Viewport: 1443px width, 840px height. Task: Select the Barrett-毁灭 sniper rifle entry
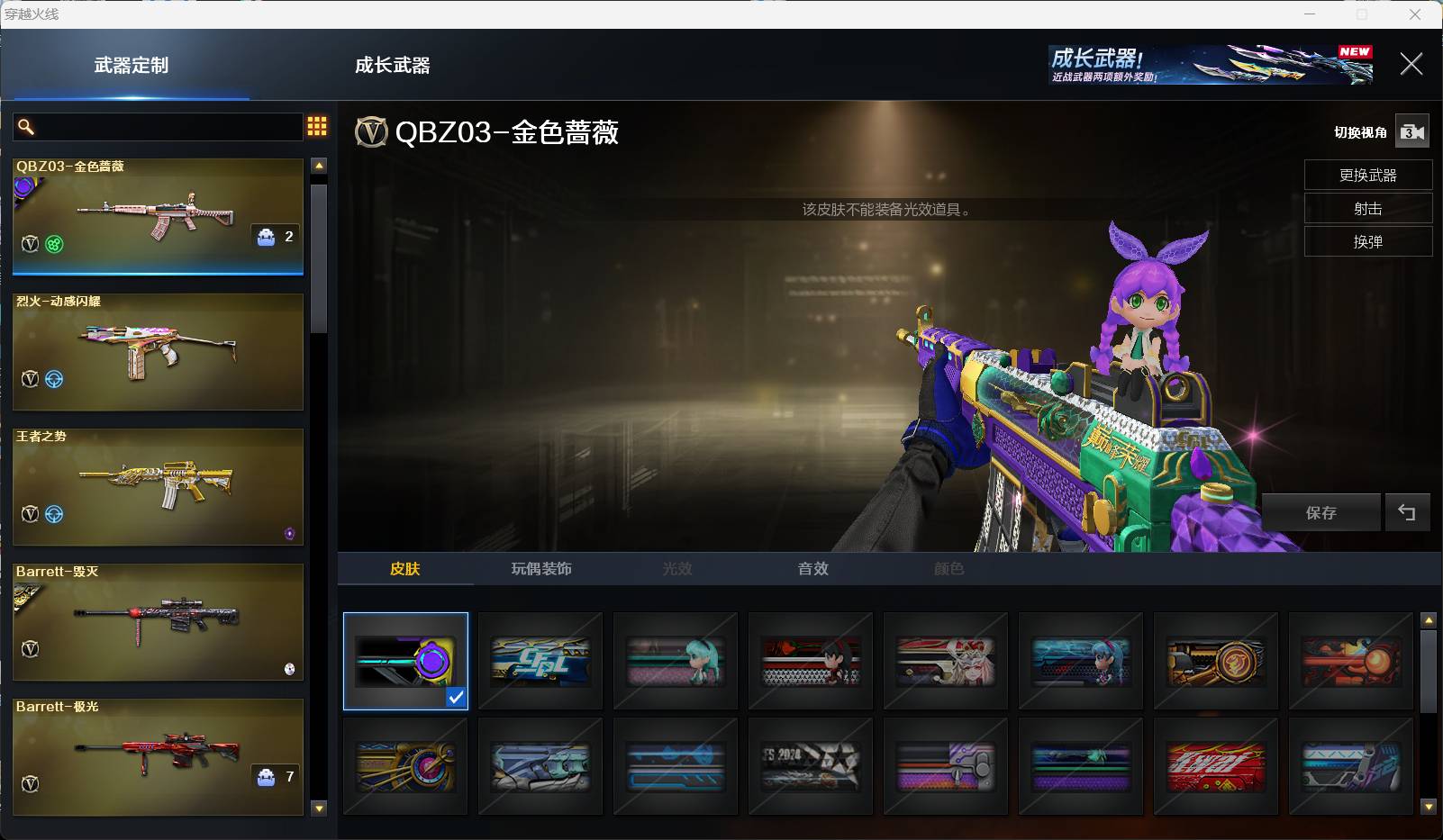(158, 622)
